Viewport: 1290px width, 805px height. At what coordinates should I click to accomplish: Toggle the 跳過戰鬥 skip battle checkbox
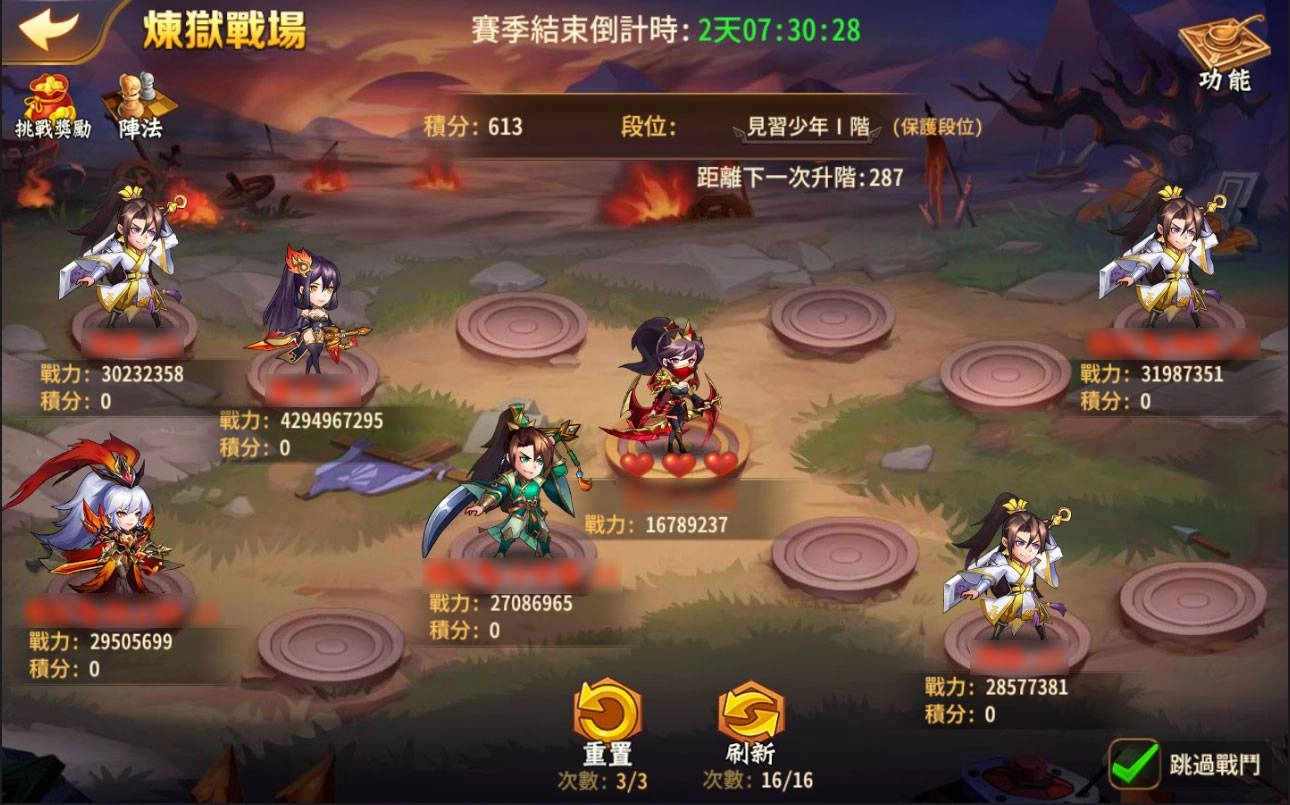[x=1133, y=764]
